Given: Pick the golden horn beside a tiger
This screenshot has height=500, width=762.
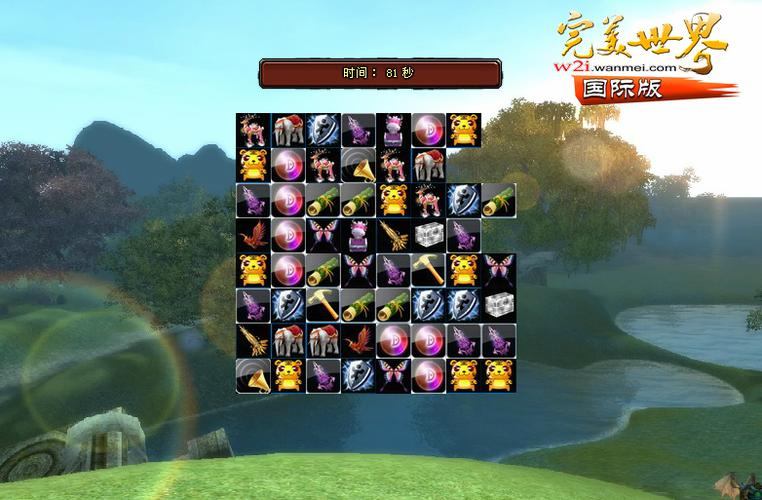Looking at the screenshot, I should pyautogui.click(x=253, y=375).
